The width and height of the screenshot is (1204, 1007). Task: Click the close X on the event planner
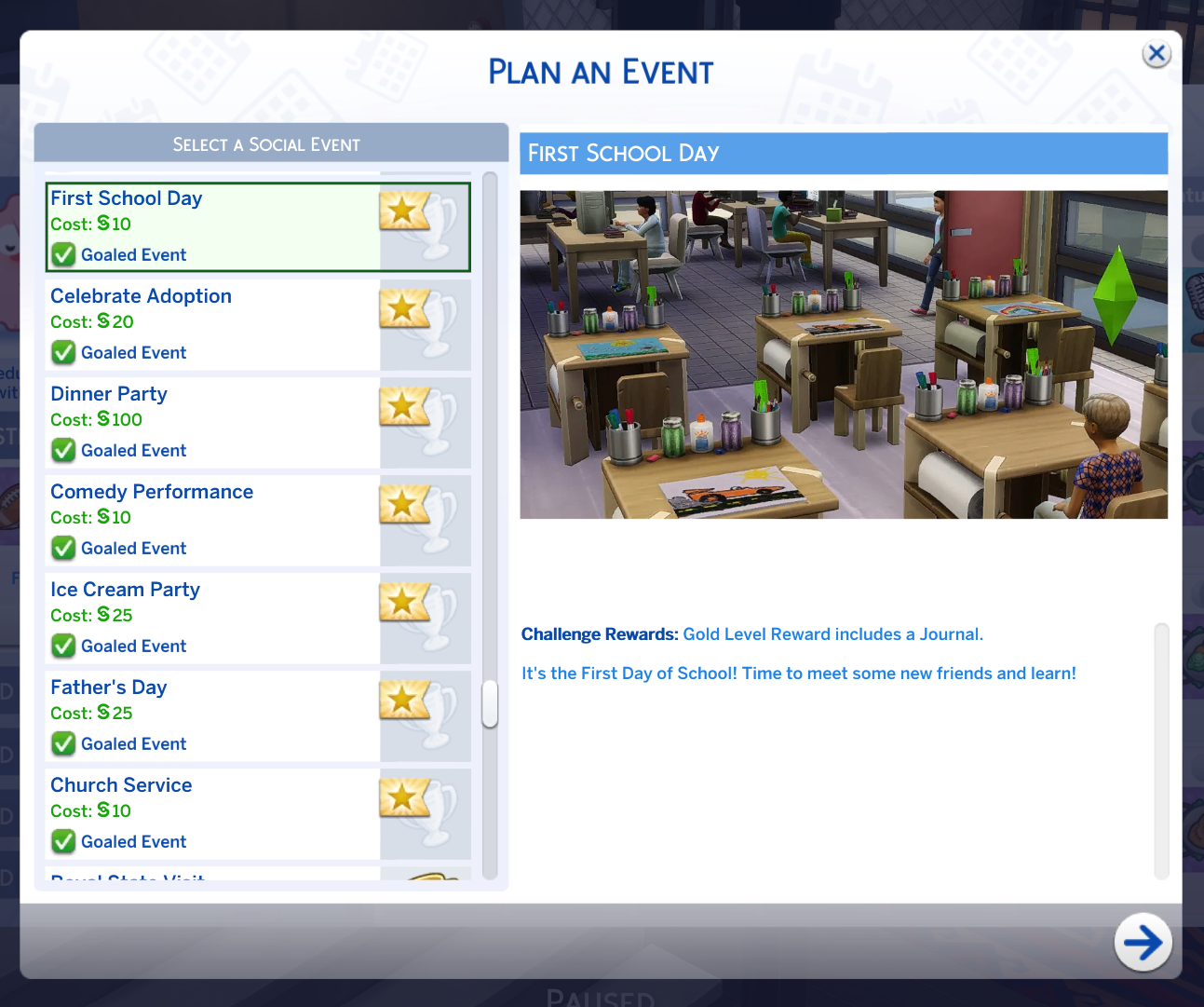click(1157, 54)
